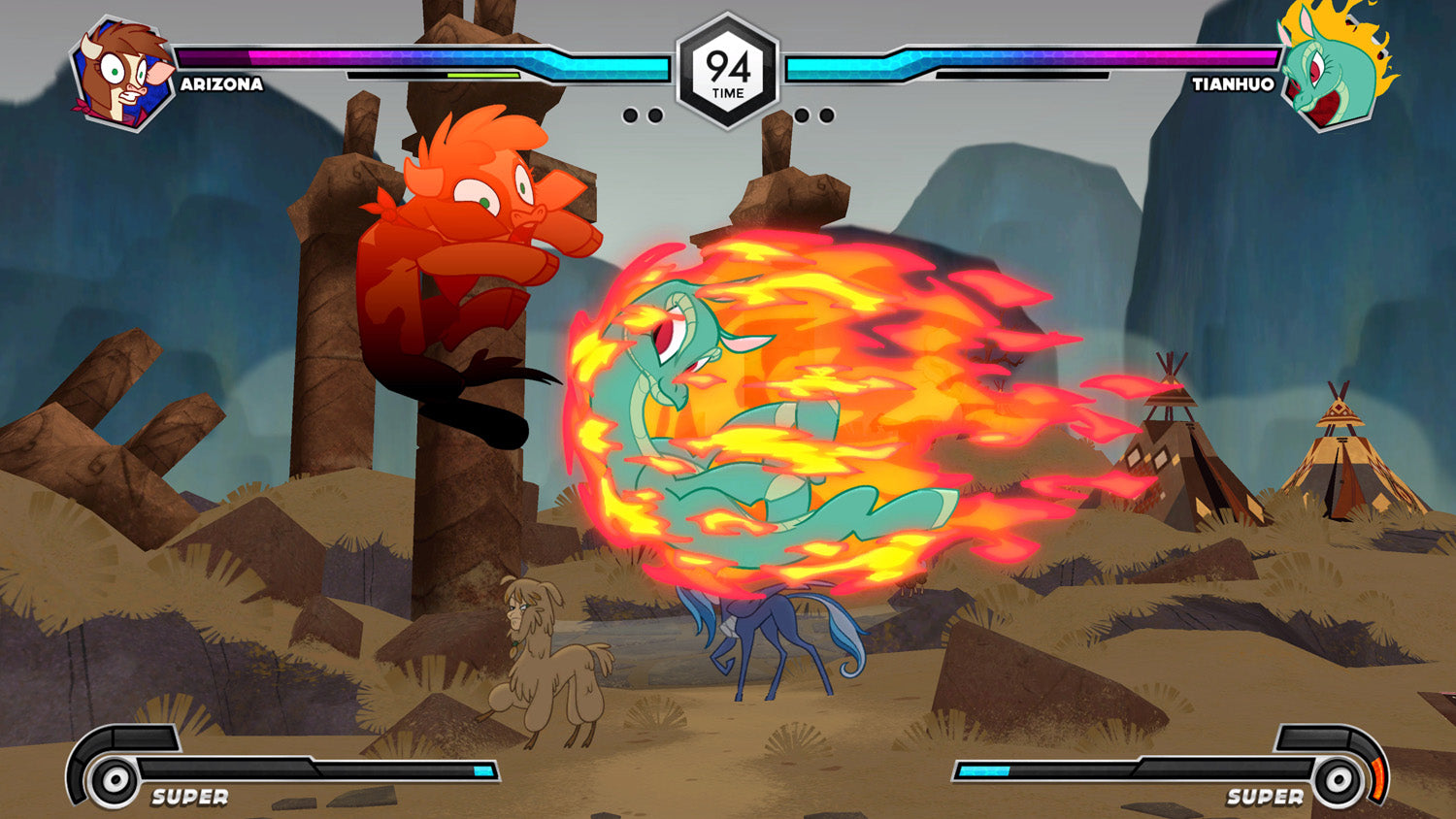Click the wheel hub on the left SUPER gauge
The image size is (1456, 819).
click(116, 777)
